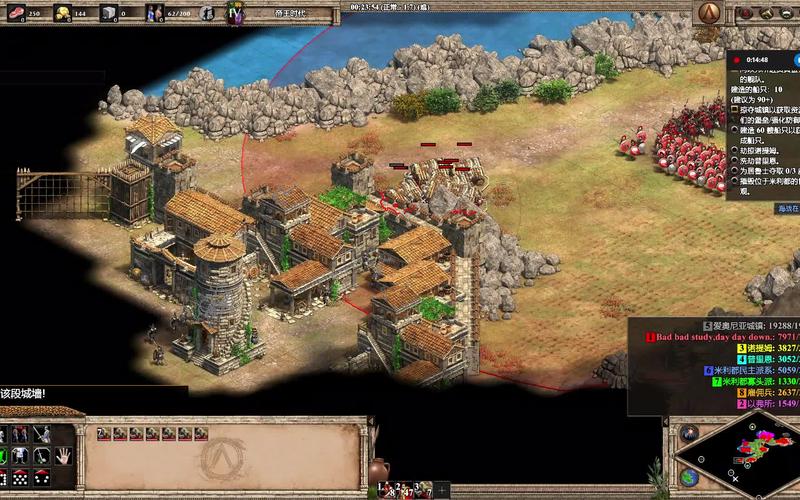The image size is (800, 500).
Task: Select control group 1 icon
Action: [x=388, y=490]
